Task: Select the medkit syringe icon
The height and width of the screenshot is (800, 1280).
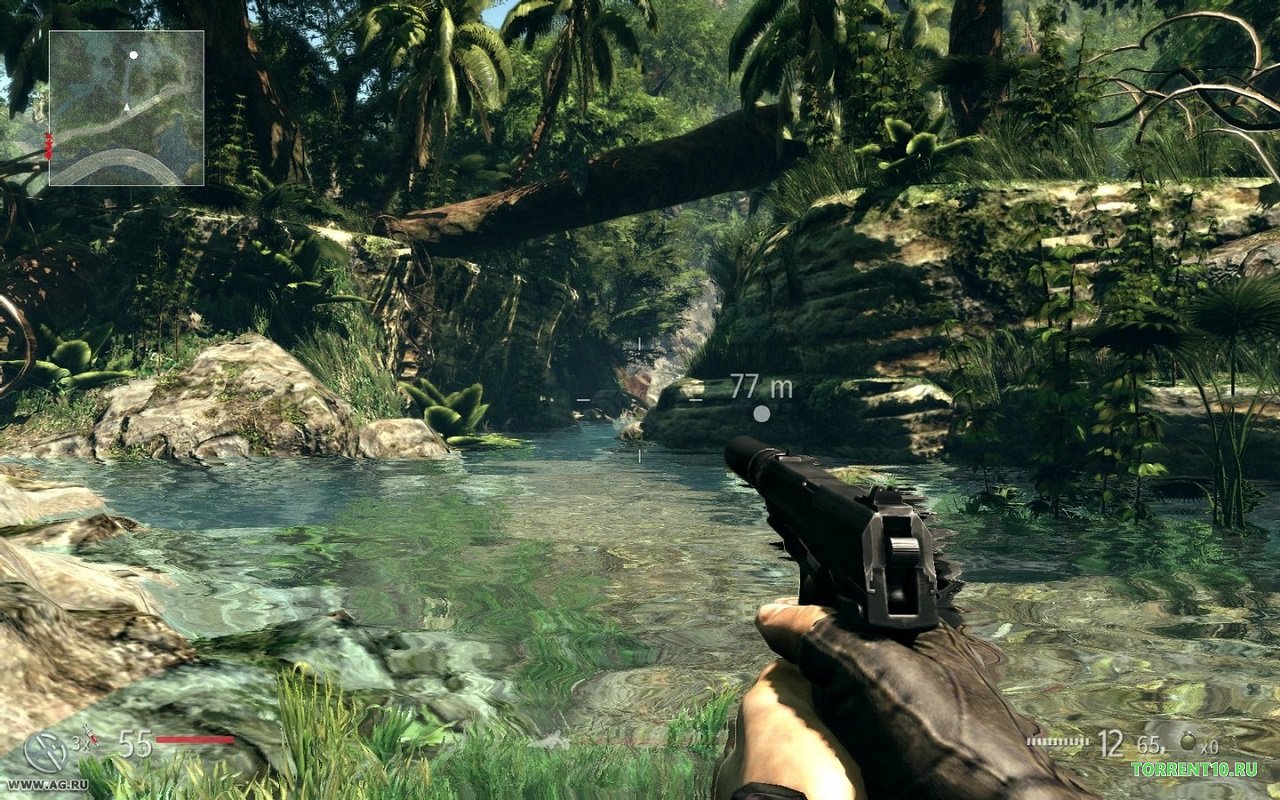Action: click(x=91, y=736)
